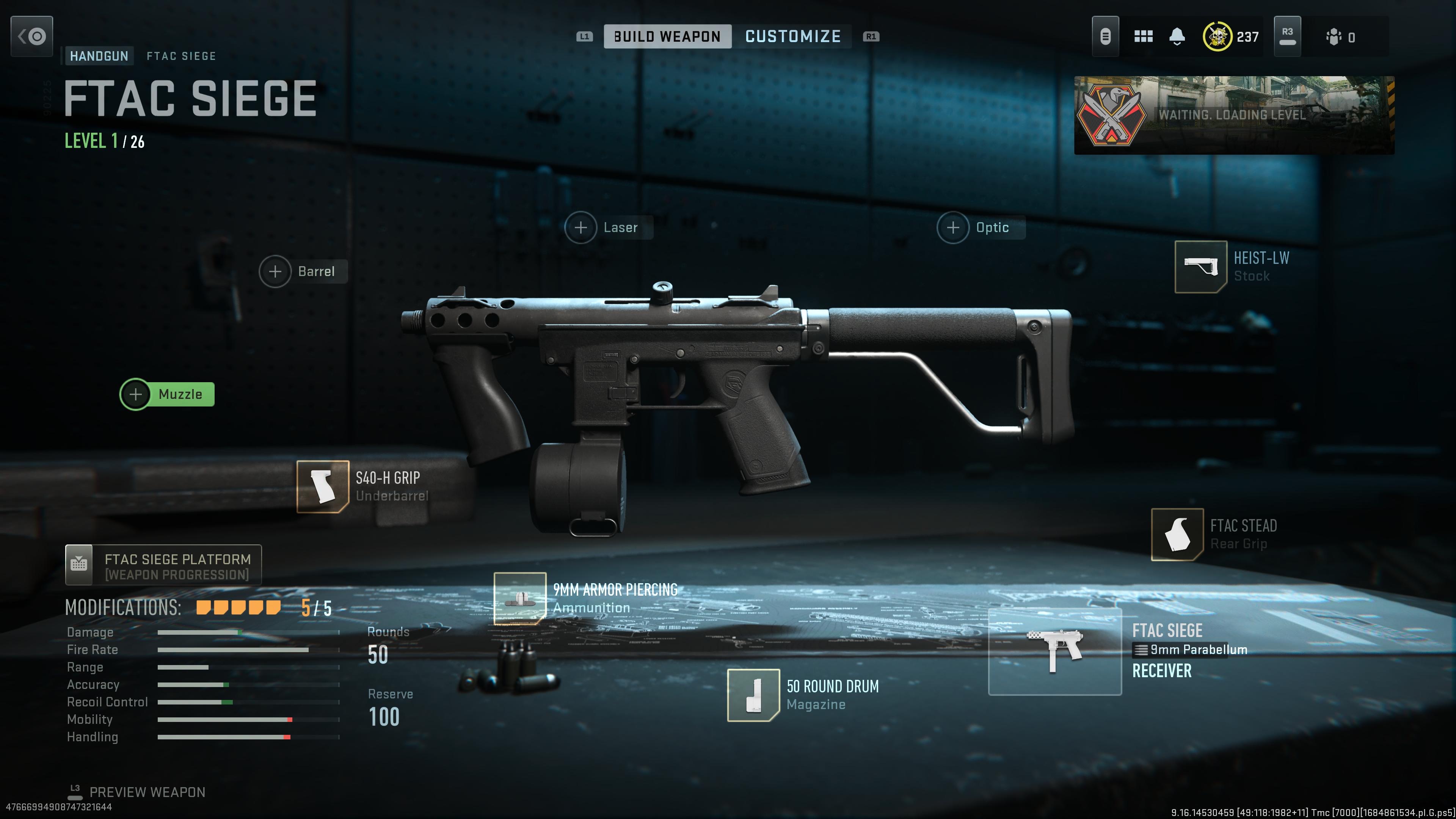This screenshot has width=1456, height=819.
Task: Add a Muzzle attachment
Action: [167, 394]
